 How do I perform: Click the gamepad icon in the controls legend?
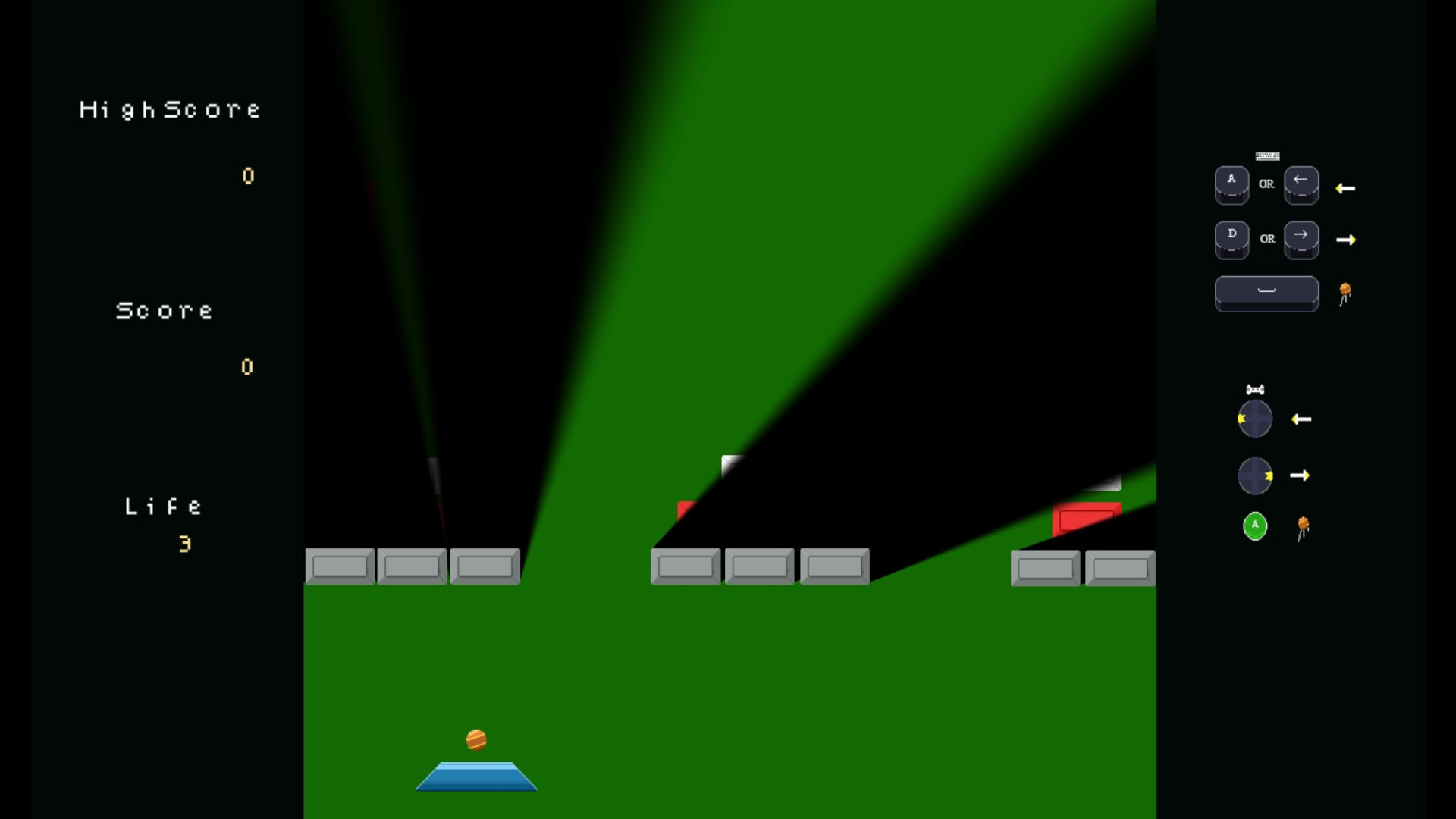point(1255,389)
